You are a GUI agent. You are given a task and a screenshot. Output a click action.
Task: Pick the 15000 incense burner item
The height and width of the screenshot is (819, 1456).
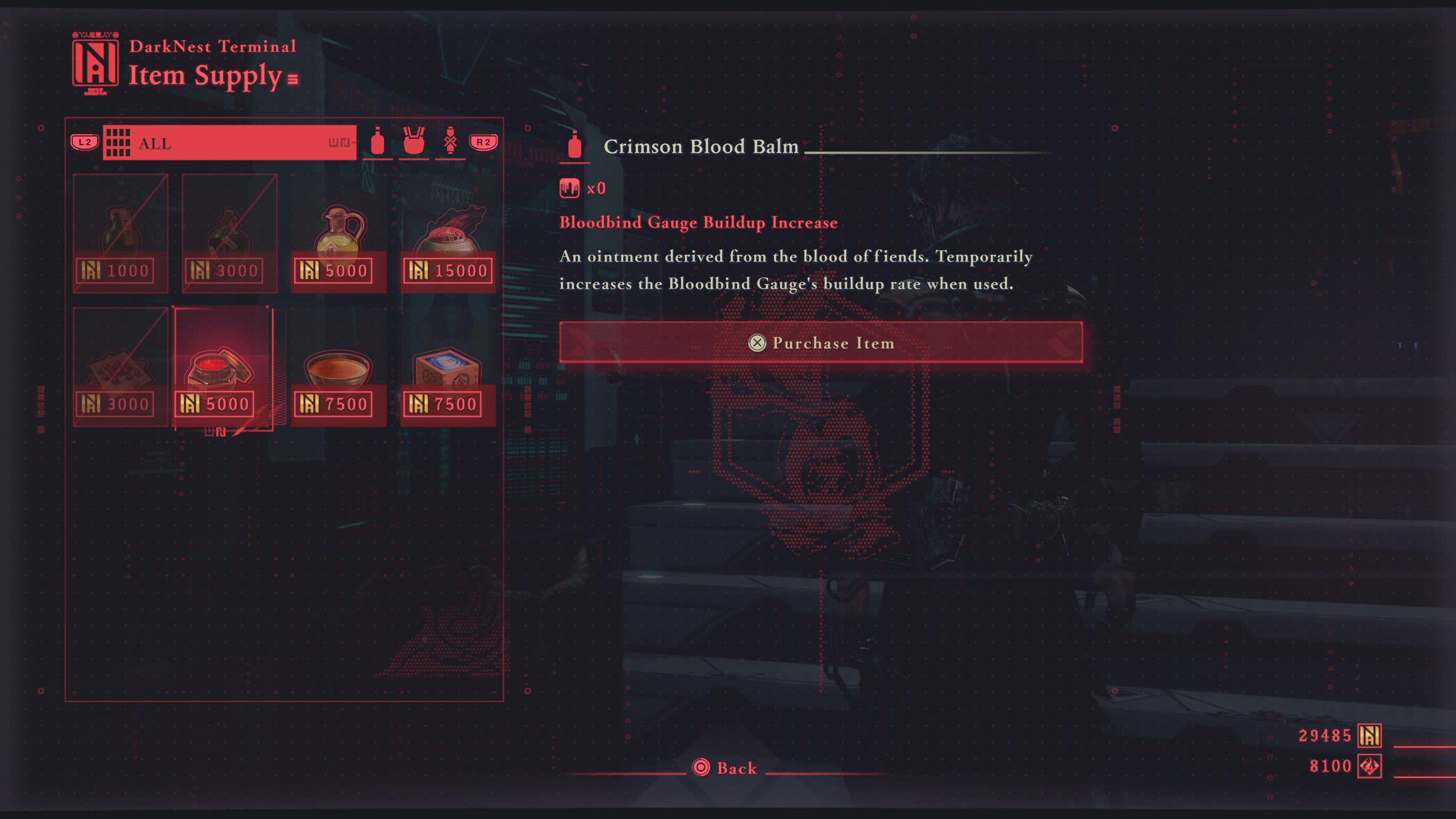pos(448,233)
